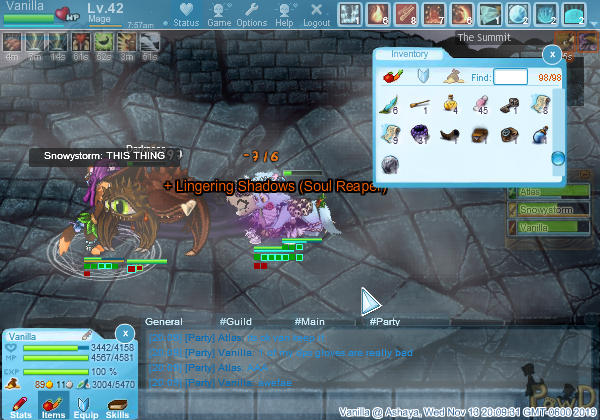Select the yellow potion flask in inventory
Viewport: 600px width, 420px height.
pos(452,103)
